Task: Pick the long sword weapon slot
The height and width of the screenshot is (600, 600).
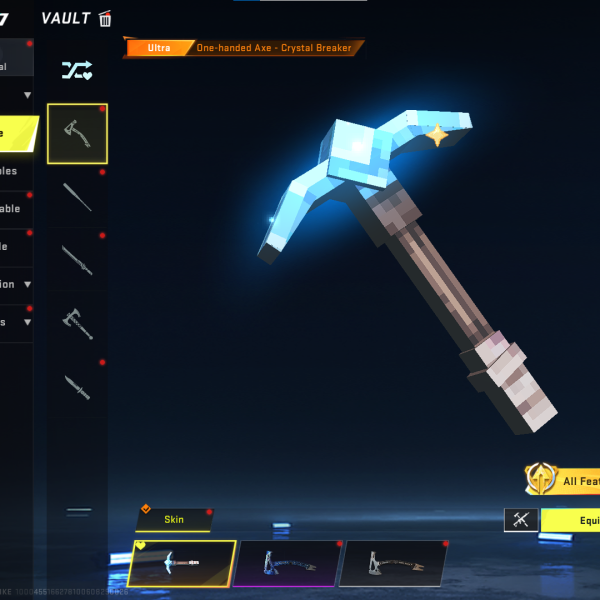Action: click(x=77, y=260)
